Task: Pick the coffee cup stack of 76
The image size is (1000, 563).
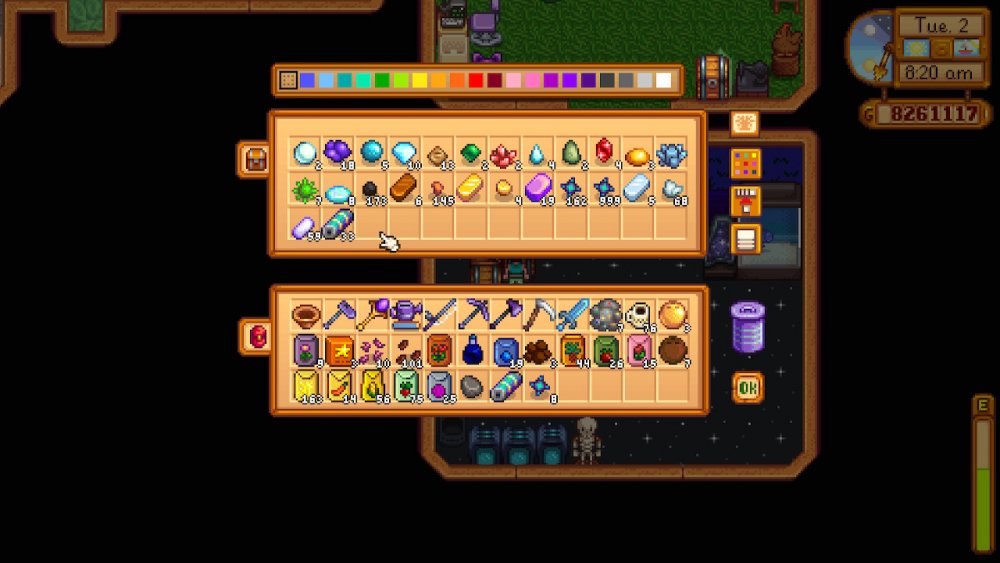Action: point(638,315)
